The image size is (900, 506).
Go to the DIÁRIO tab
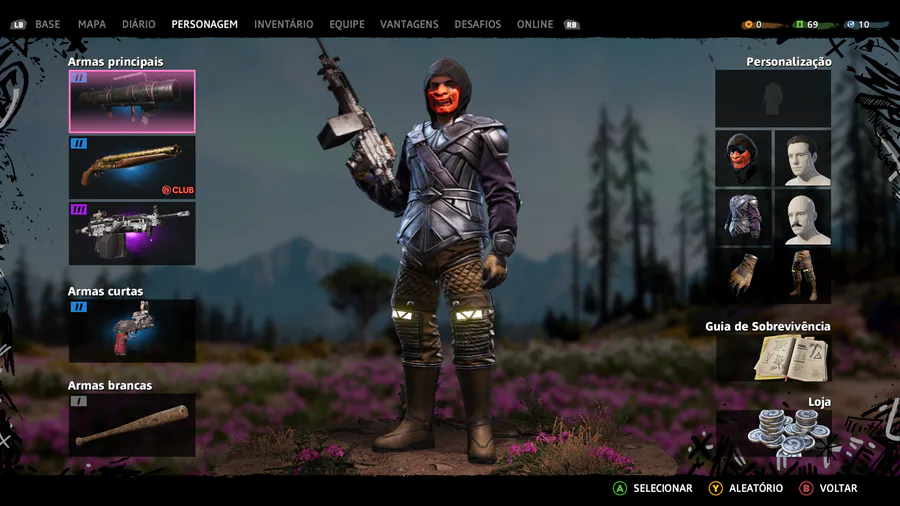tap(139, 24)
